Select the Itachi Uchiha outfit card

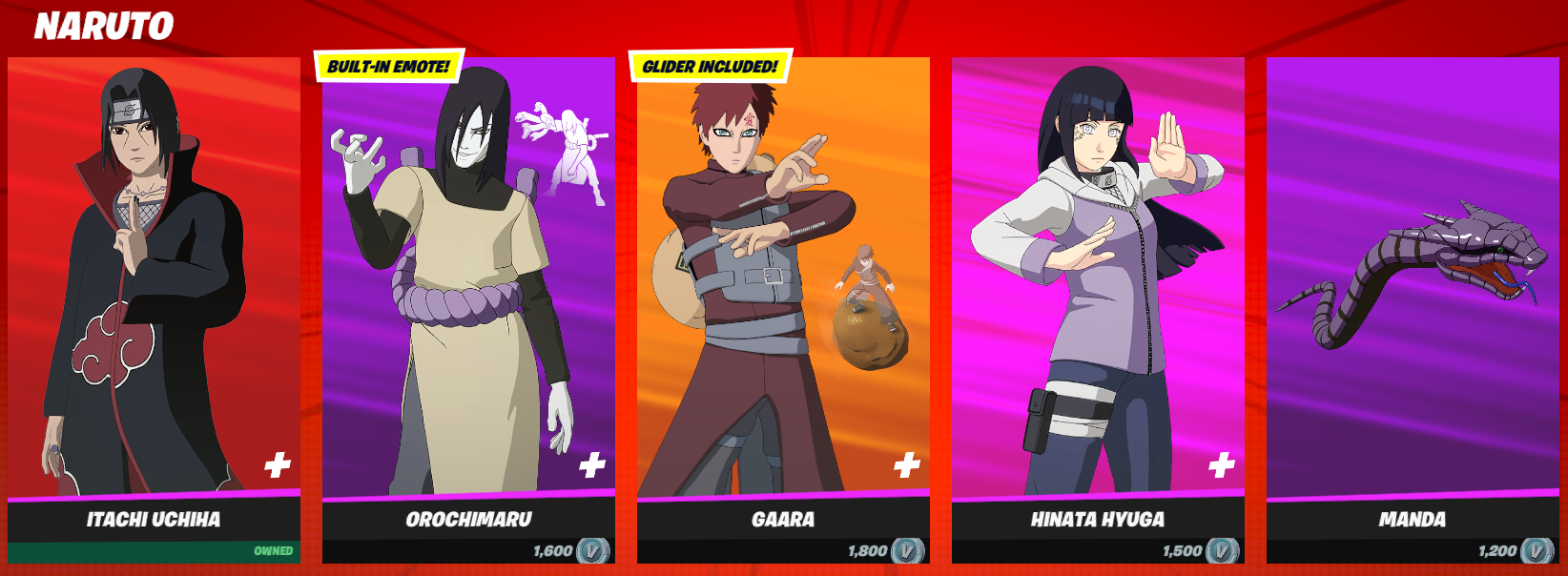(153, 286)
